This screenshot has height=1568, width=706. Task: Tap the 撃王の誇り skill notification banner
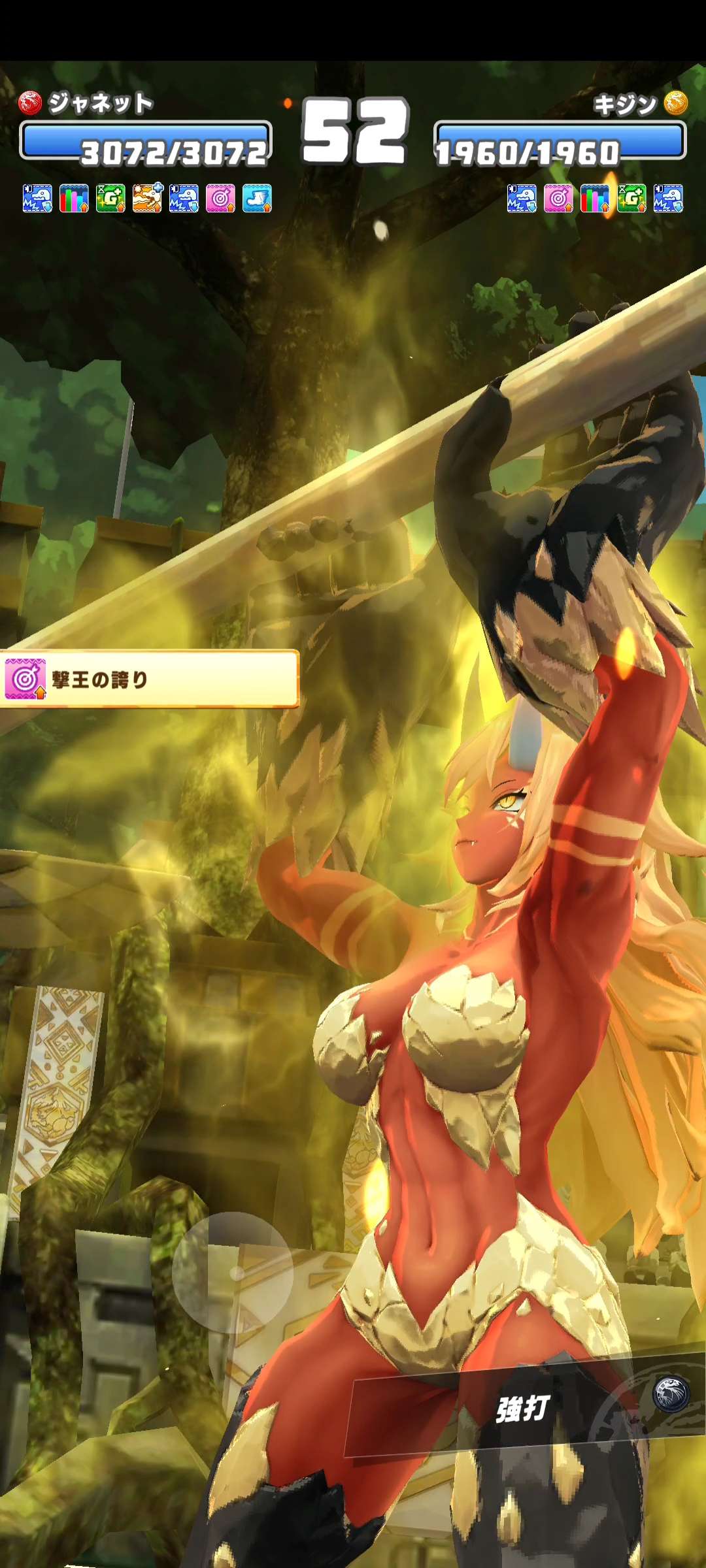tap(149, 679)
